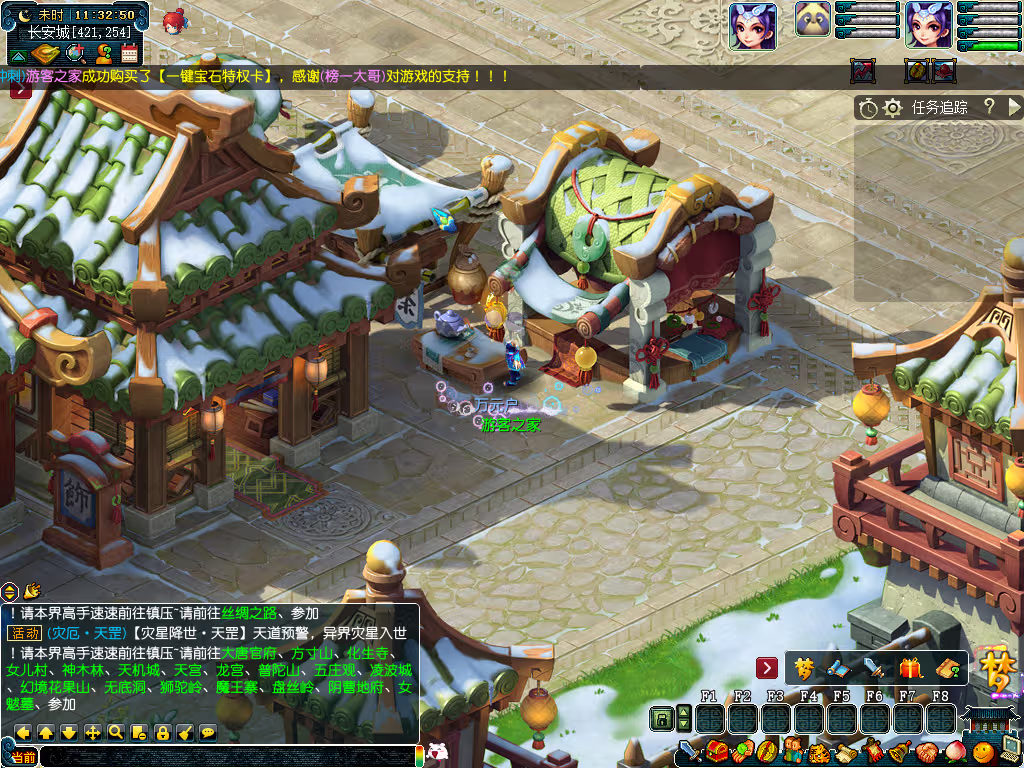Open the gear settings in quest tracker

[x=893, y=108]
